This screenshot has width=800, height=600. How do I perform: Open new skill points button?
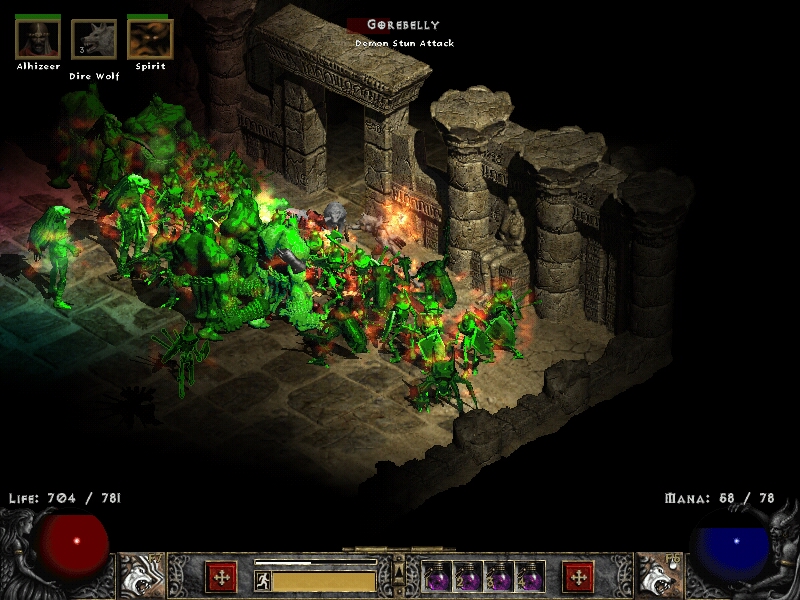click(x=578, y=577)
